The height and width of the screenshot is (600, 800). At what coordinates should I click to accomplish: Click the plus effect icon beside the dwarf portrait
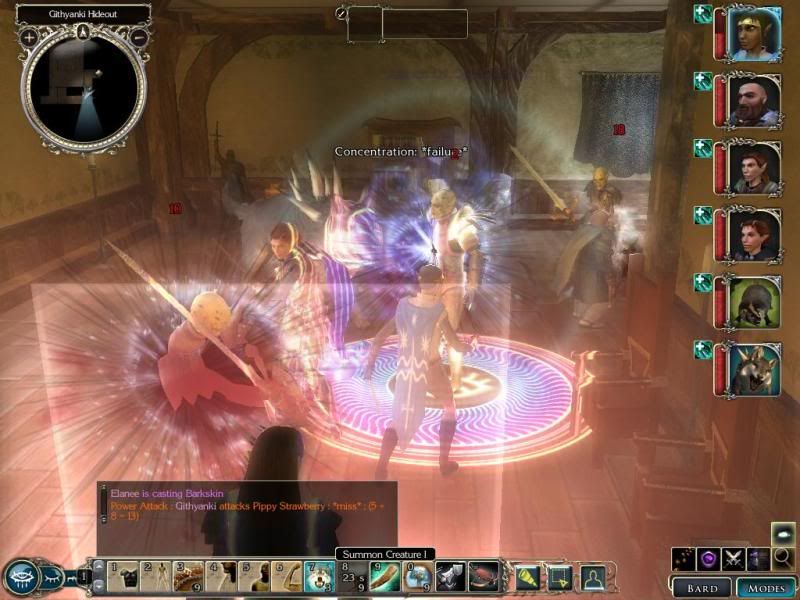[x=703, y=81]
